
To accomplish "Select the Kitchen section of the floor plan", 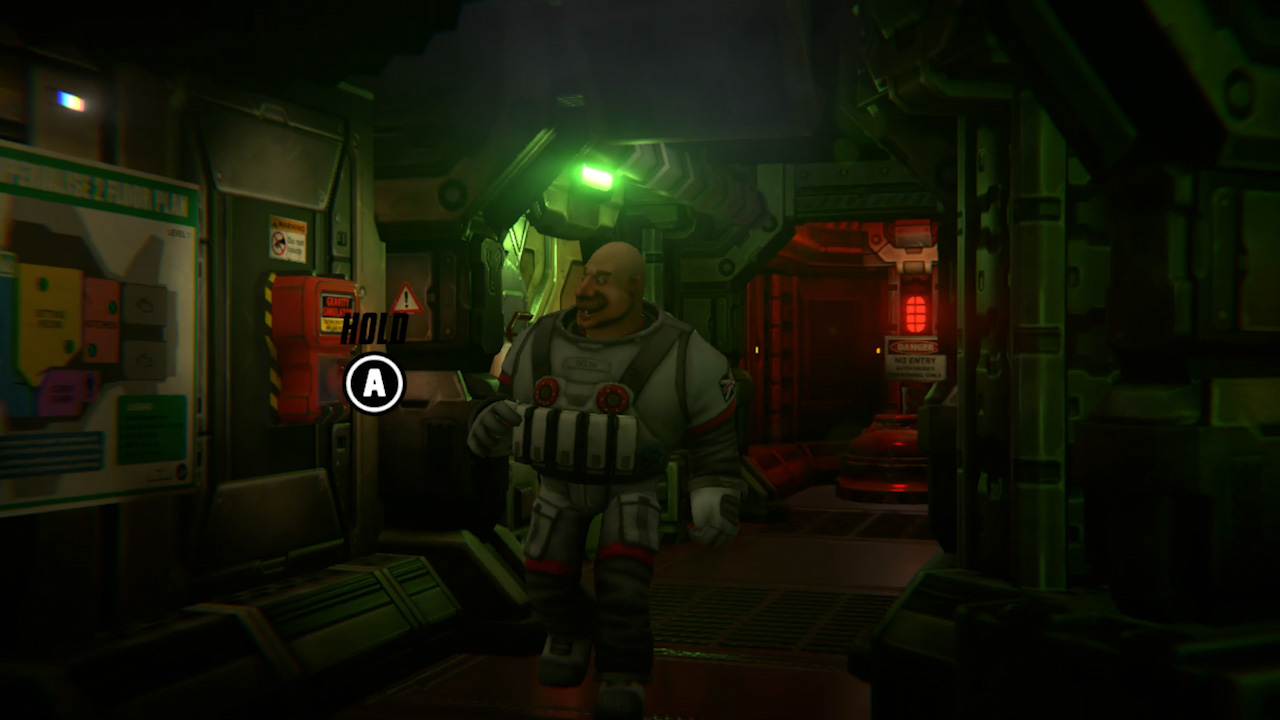I will 101,323.
